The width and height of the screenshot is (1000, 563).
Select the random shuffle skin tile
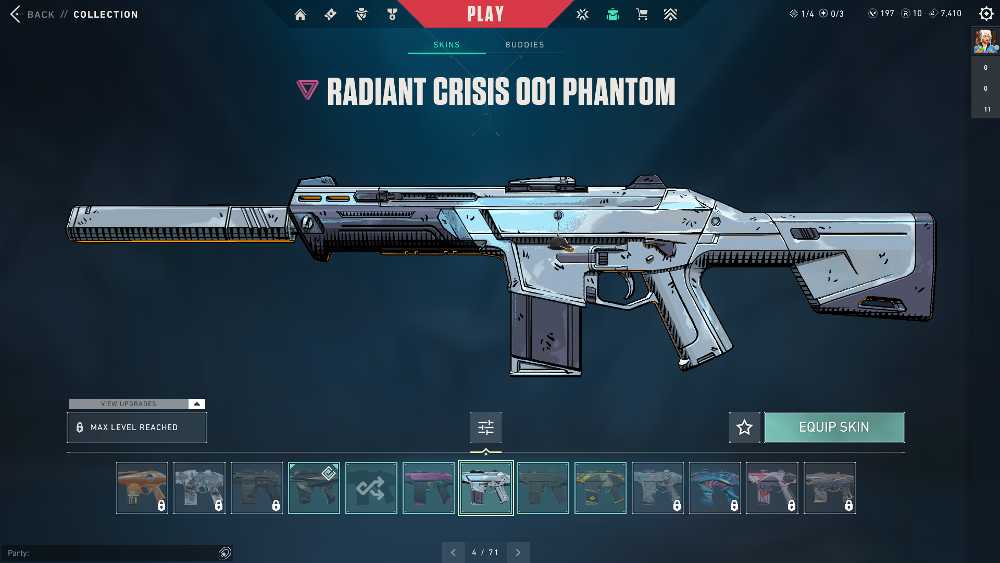(371, 488)
